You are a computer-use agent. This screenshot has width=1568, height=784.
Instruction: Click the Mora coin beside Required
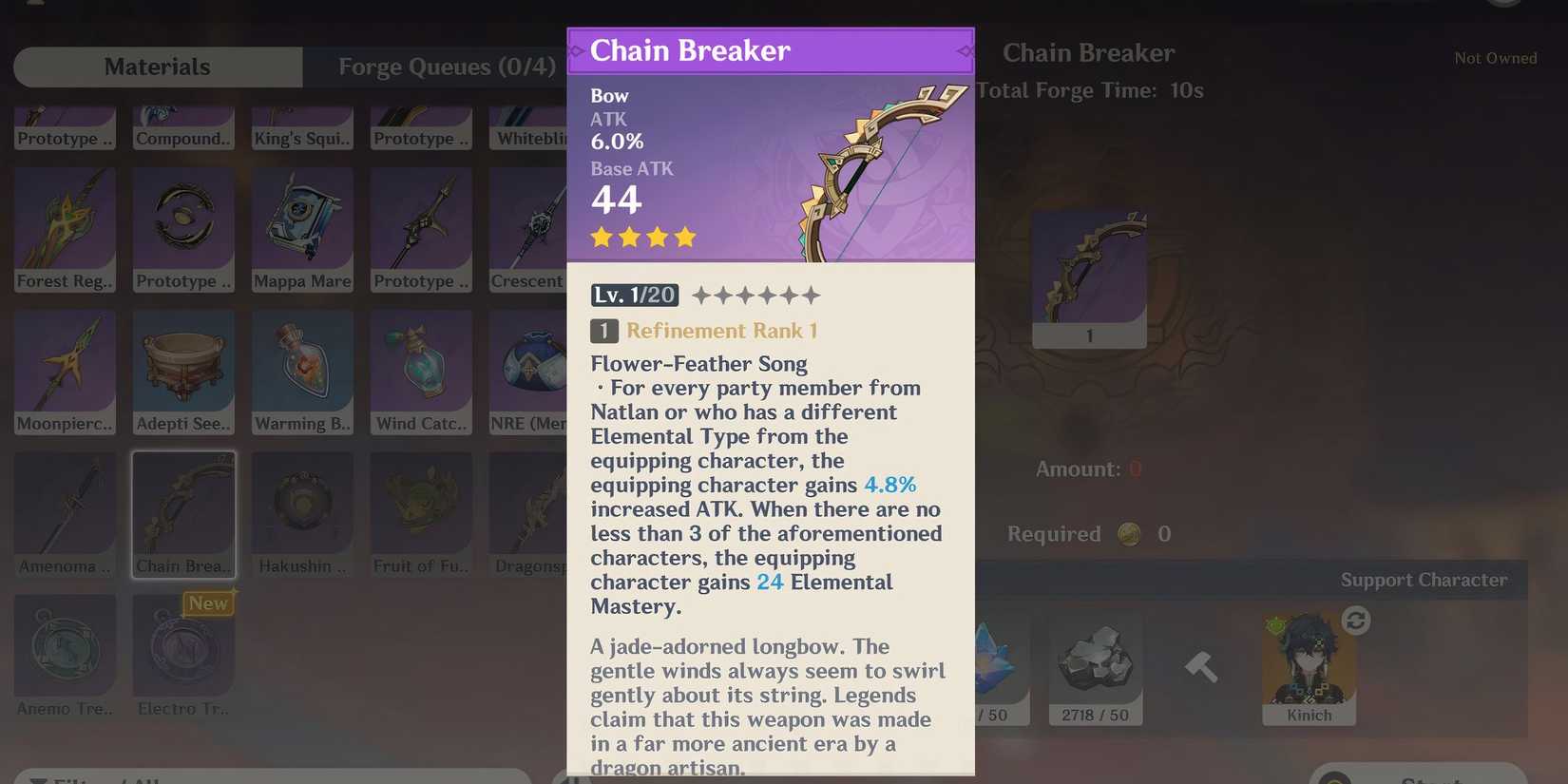coord(1129,533)
